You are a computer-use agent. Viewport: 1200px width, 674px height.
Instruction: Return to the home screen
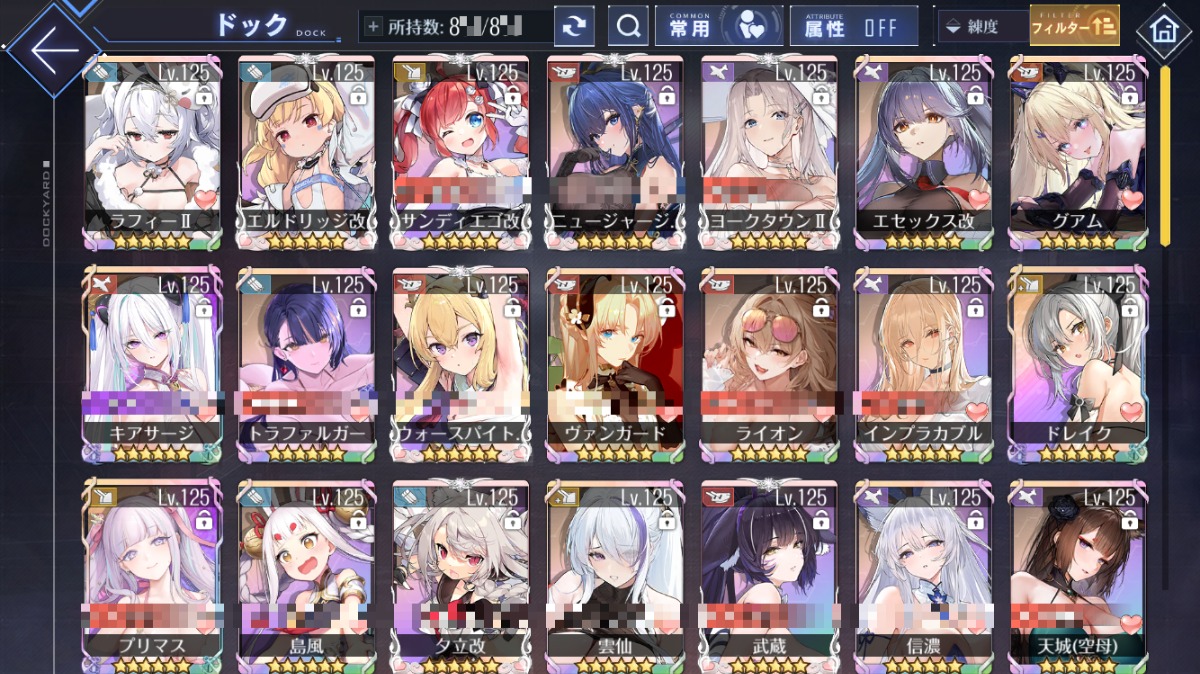pyautogui.click(x=1163, y=29)
